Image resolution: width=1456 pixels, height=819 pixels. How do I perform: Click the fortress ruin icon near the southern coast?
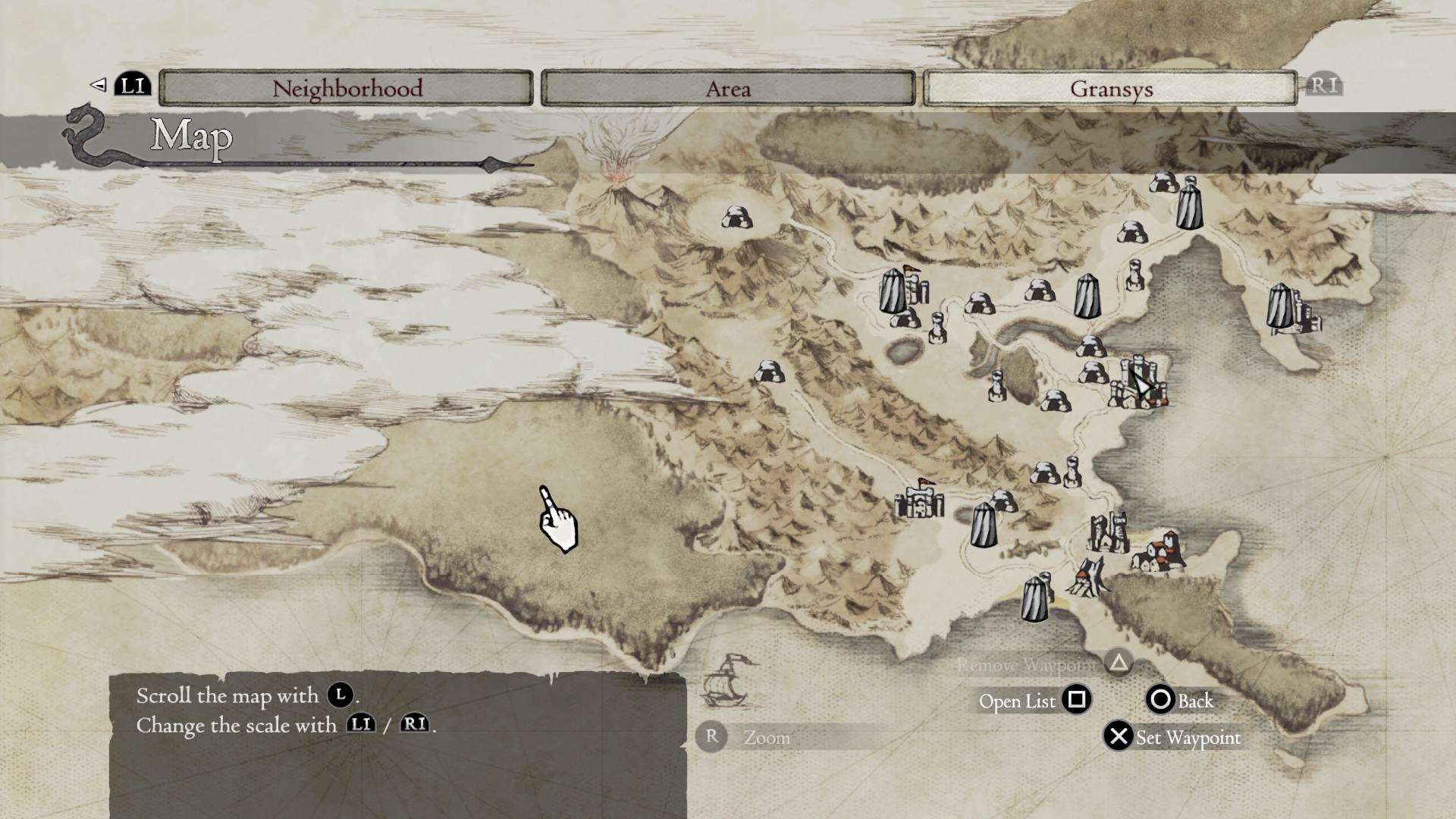click(1107, 531)
